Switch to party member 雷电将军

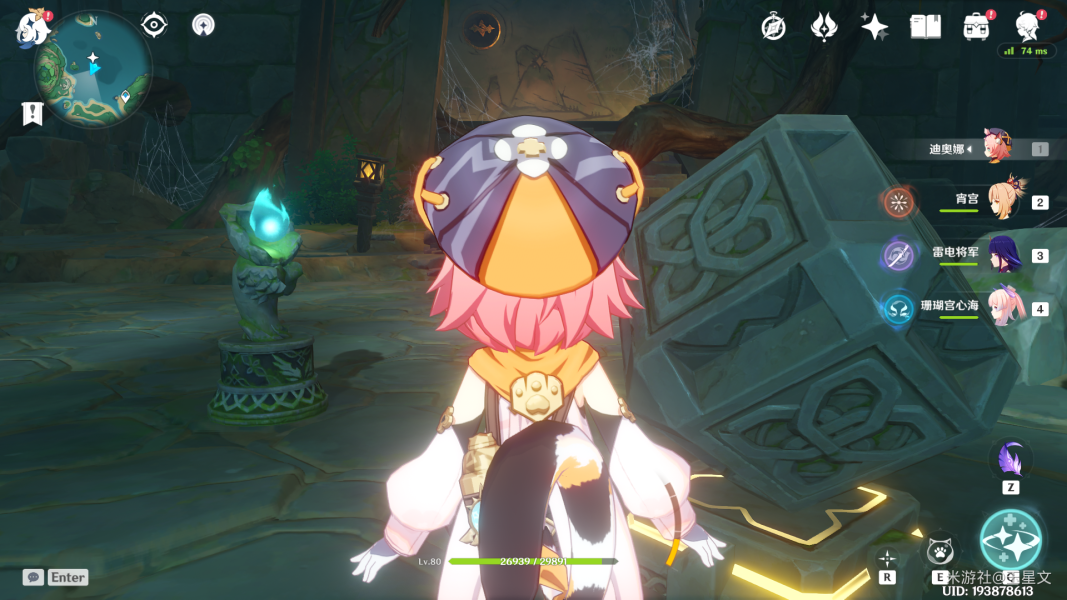click(1003, 254)
